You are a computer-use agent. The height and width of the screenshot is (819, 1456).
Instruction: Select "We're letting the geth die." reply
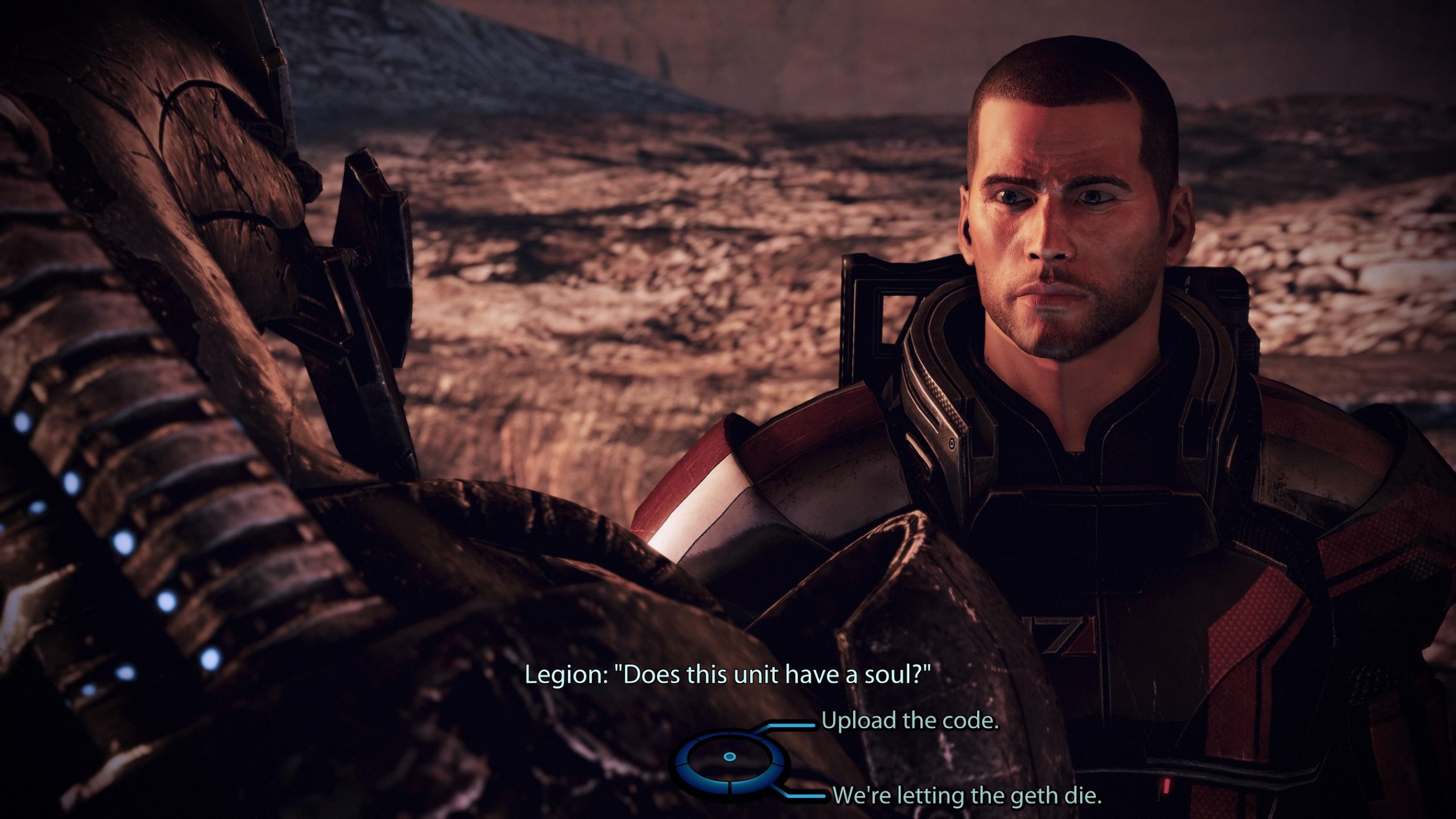tap(967, 795)
